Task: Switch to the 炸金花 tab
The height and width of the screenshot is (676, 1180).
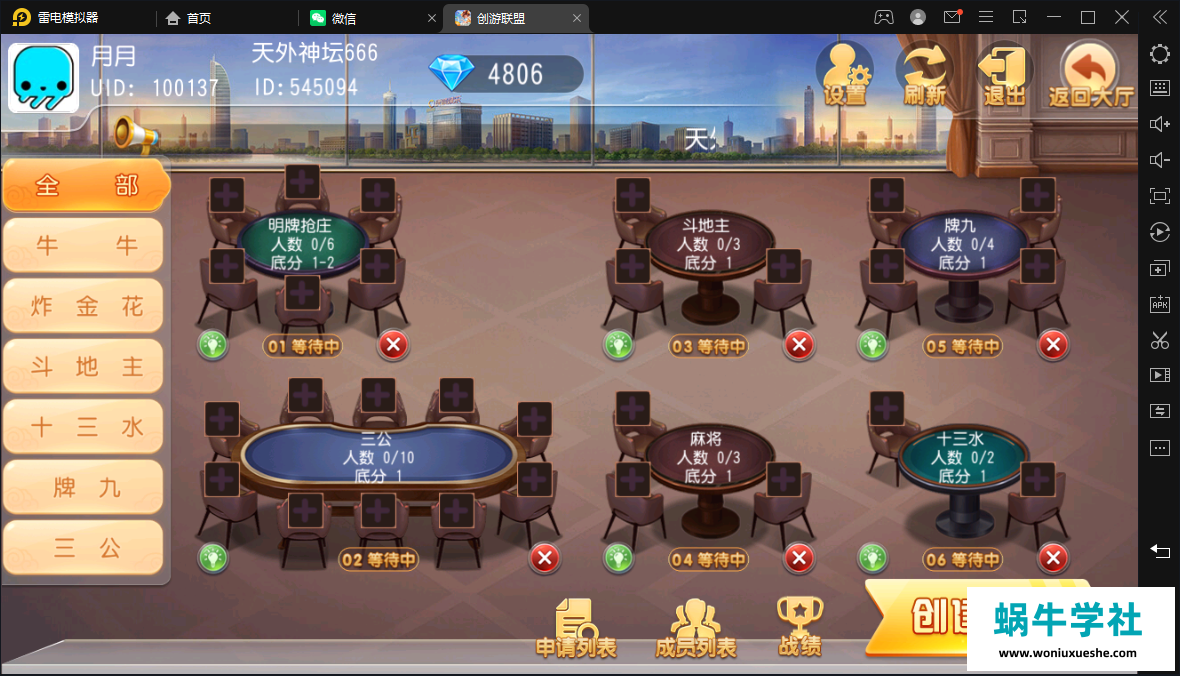Action: (84, 307)
